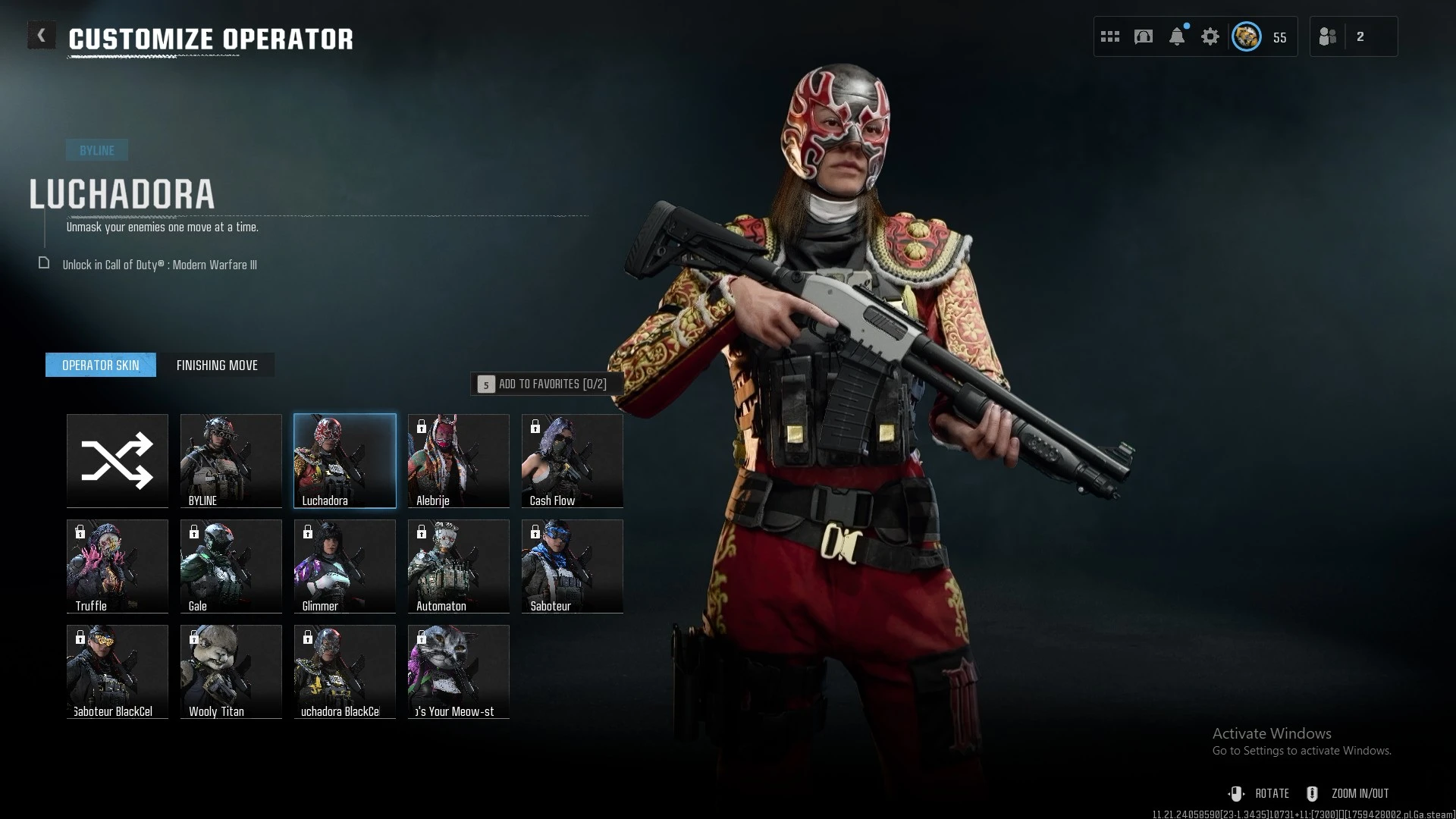The image size is (1456, 819).
Task: Select the BYLINE operator skin
Action: coord(231,460)
